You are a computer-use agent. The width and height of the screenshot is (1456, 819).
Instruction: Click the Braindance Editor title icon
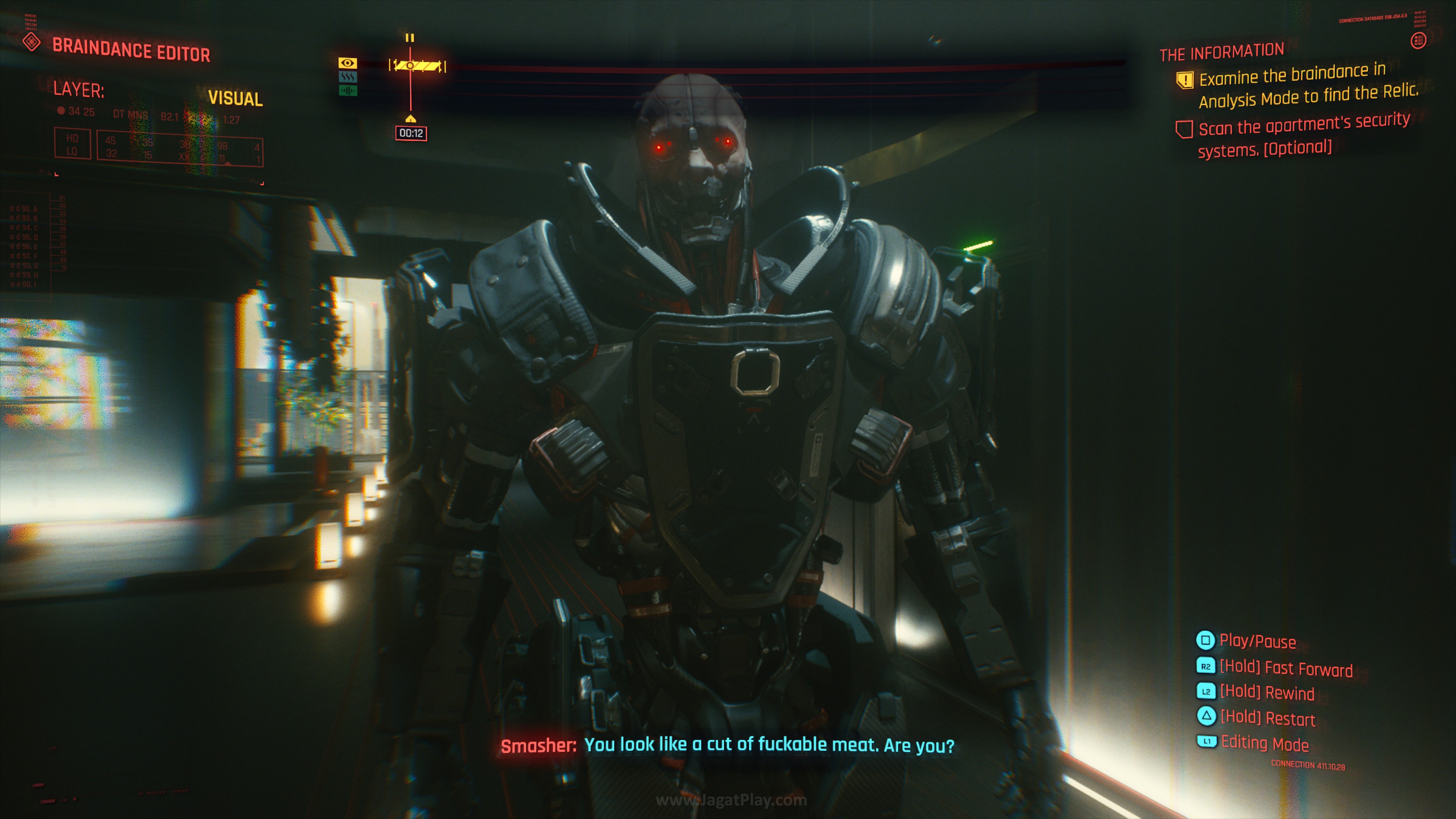pos(31,41)
